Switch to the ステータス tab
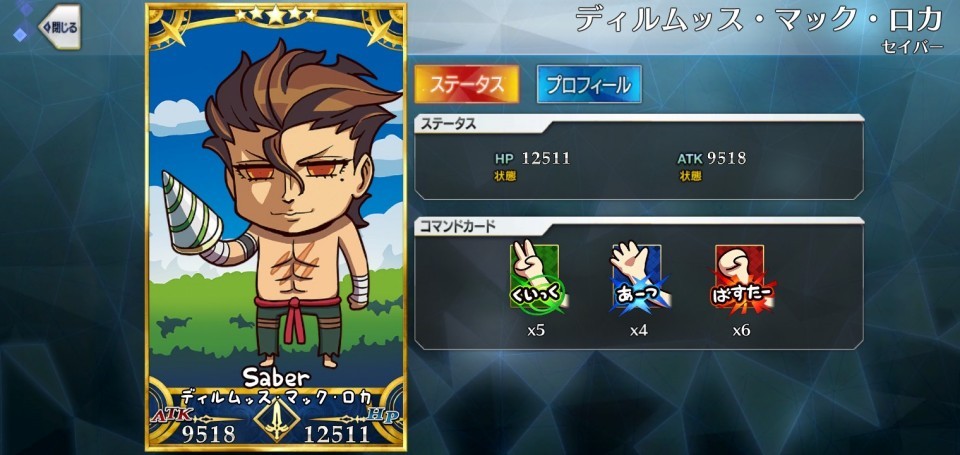Viewport: 960px width, 455px height. point(467,85)
